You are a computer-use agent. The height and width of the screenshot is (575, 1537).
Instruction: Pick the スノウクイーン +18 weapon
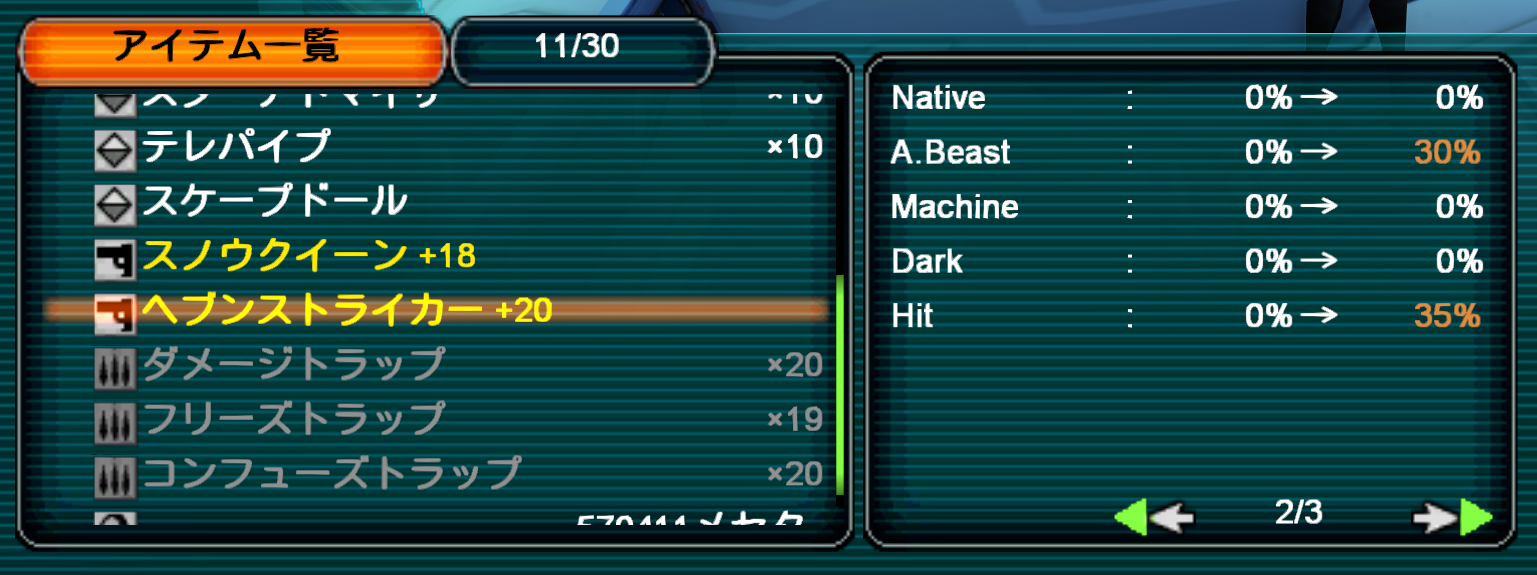[x=308, y=256]
